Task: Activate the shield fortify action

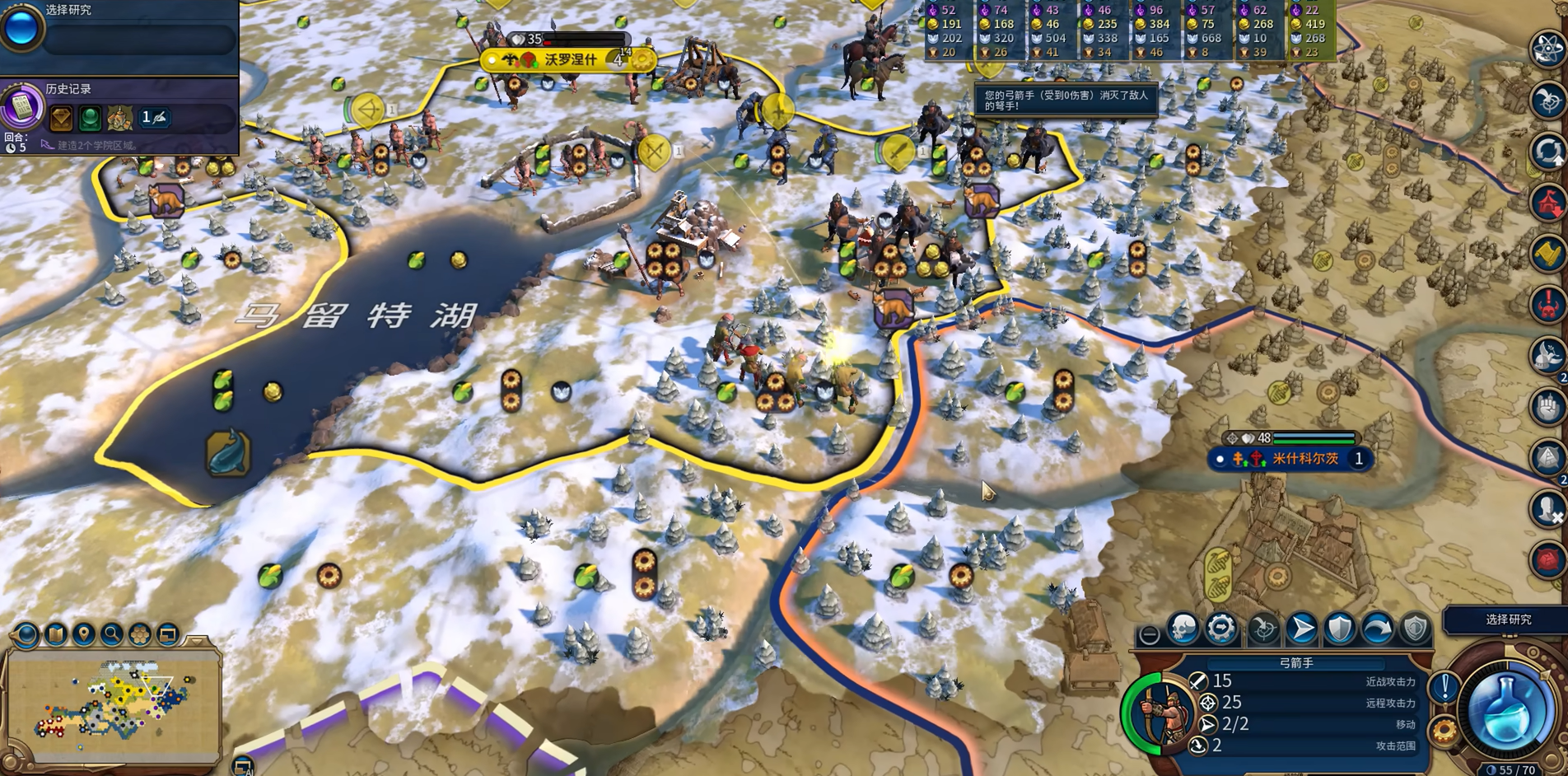Action: (x=1340, y=629)
